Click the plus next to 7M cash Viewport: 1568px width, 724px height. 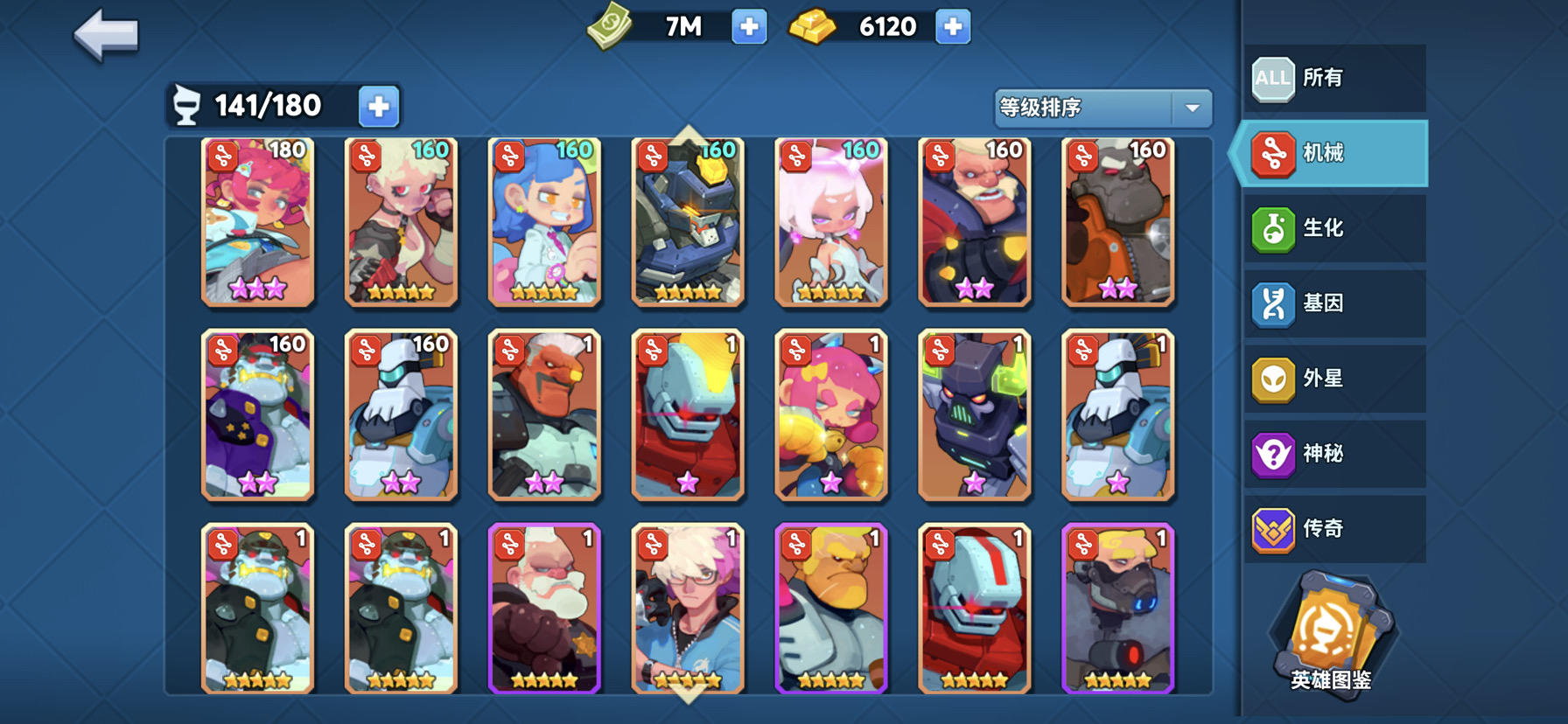point(748,26)
